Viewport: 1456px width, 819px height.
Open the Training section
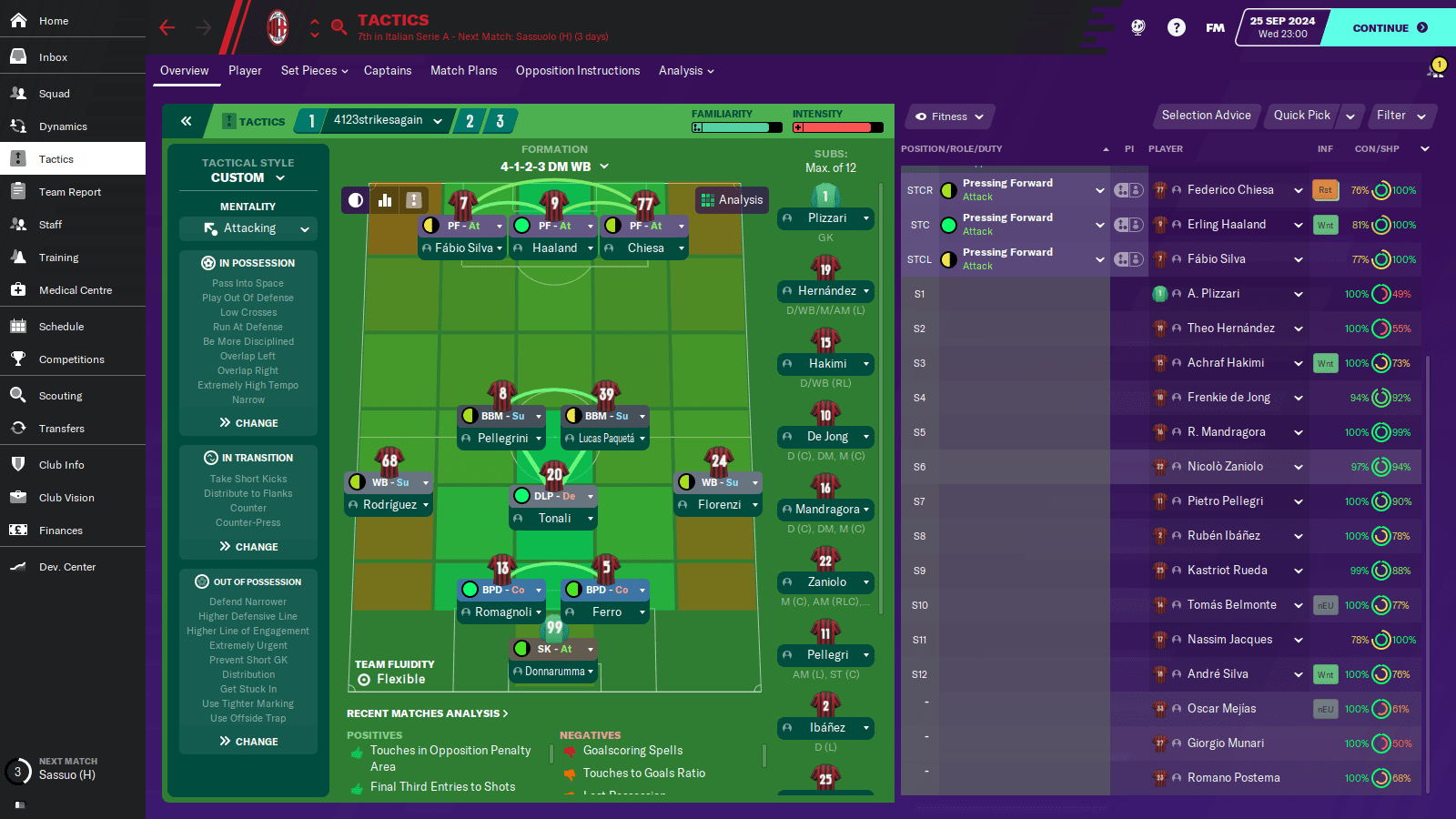(x=58, y=258)
